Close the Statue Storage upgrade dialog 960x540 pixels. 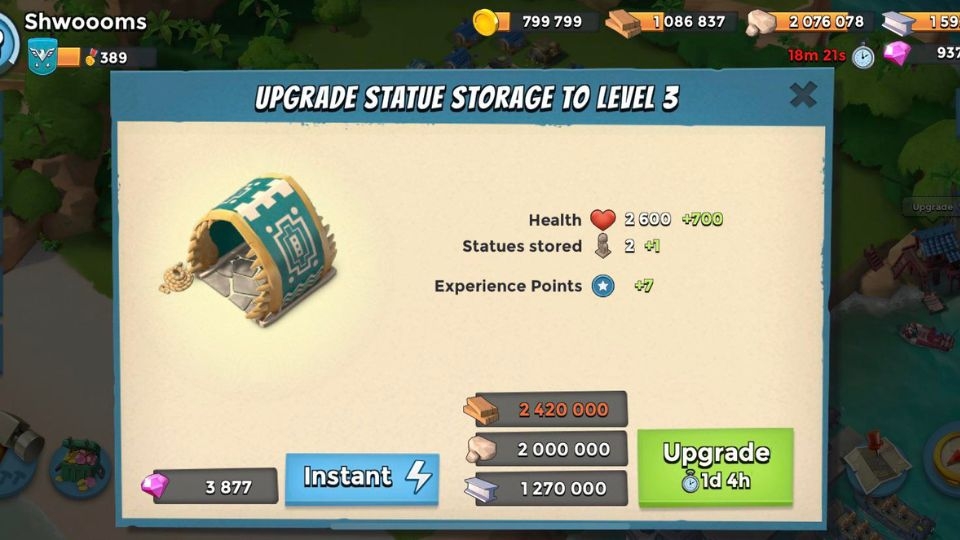click(803, 95)
